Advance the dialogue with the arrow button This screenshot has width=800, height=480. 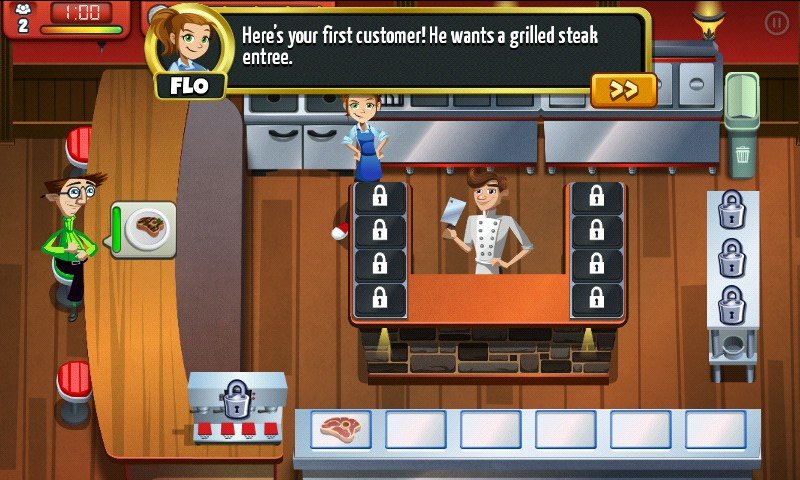(623, 90)
